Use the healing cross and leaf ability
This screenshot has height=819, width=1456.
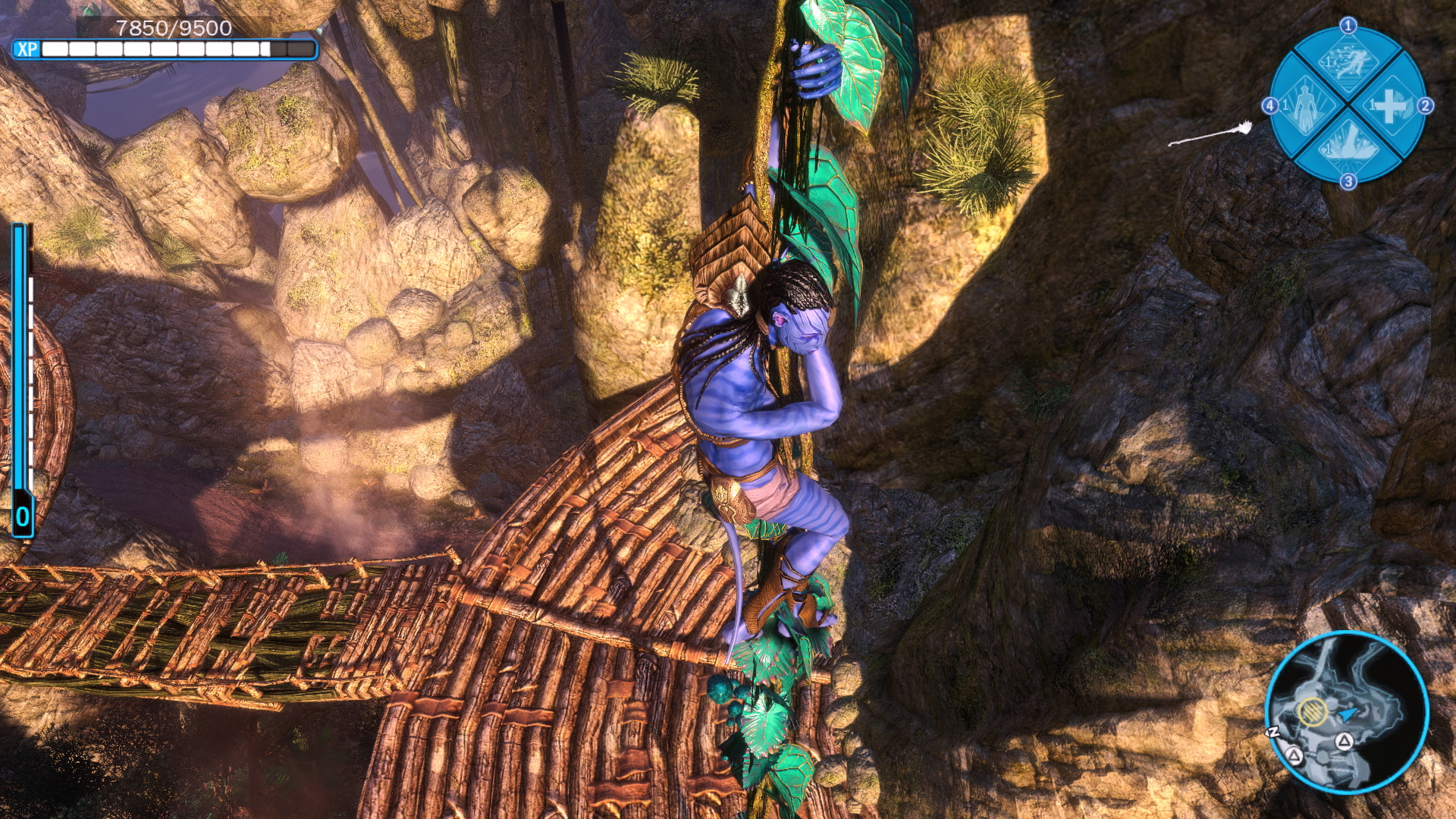tap(1389, 106)
